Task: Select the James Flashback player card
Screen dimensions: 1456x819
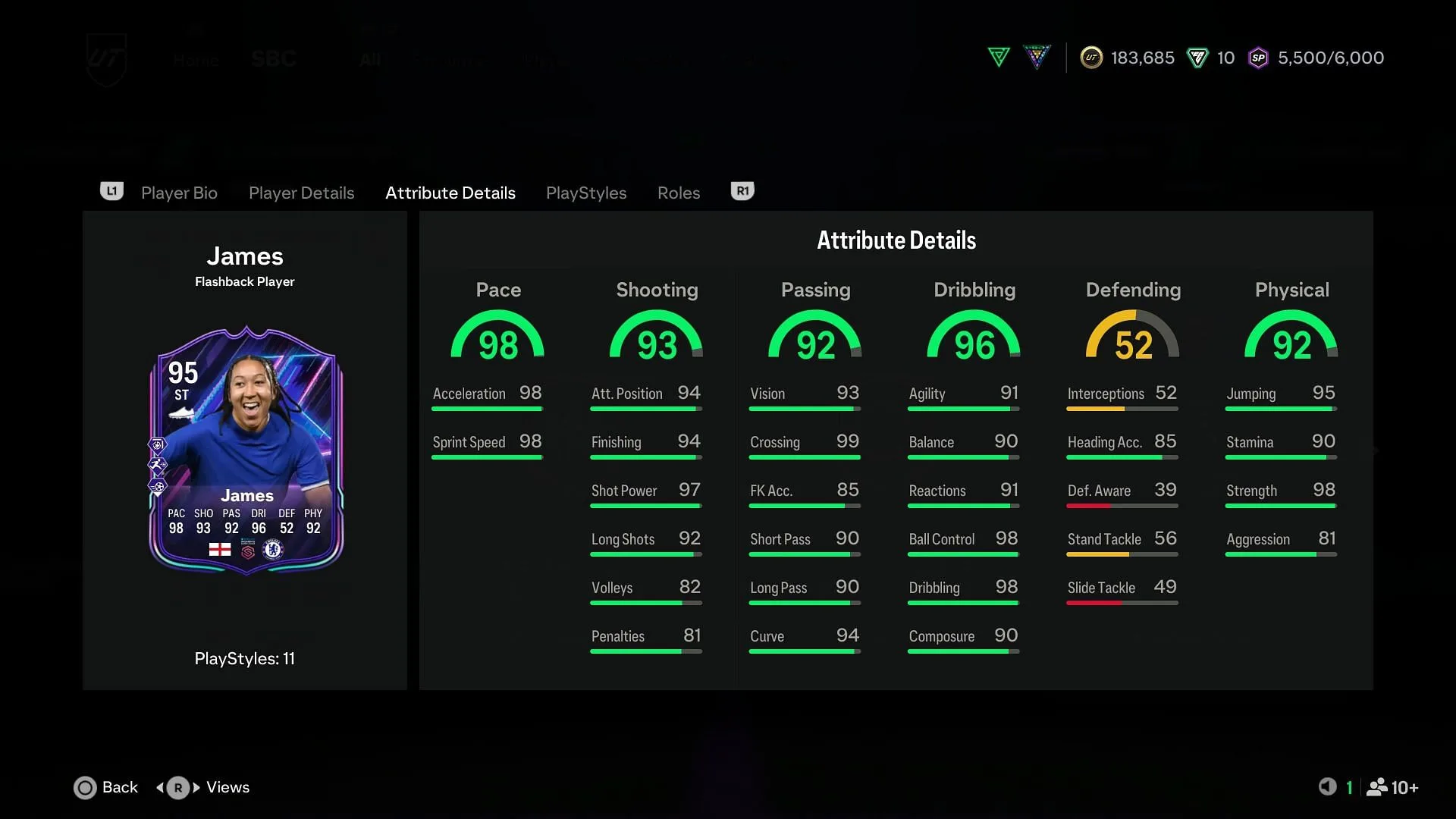Action: click(246, 450)
